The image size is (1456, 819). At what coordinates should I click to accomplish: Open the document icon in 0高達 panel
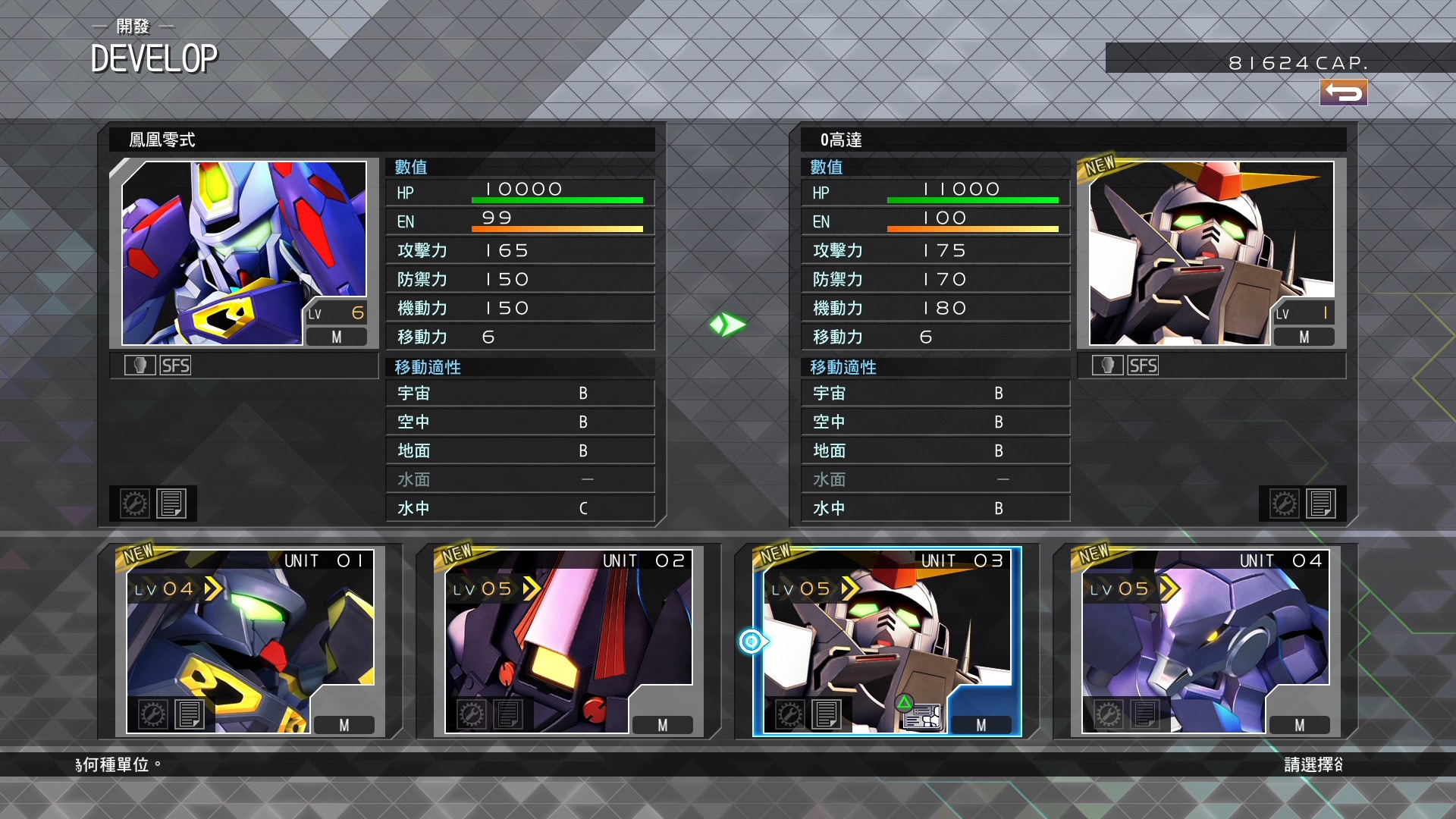pos(1321,504)
